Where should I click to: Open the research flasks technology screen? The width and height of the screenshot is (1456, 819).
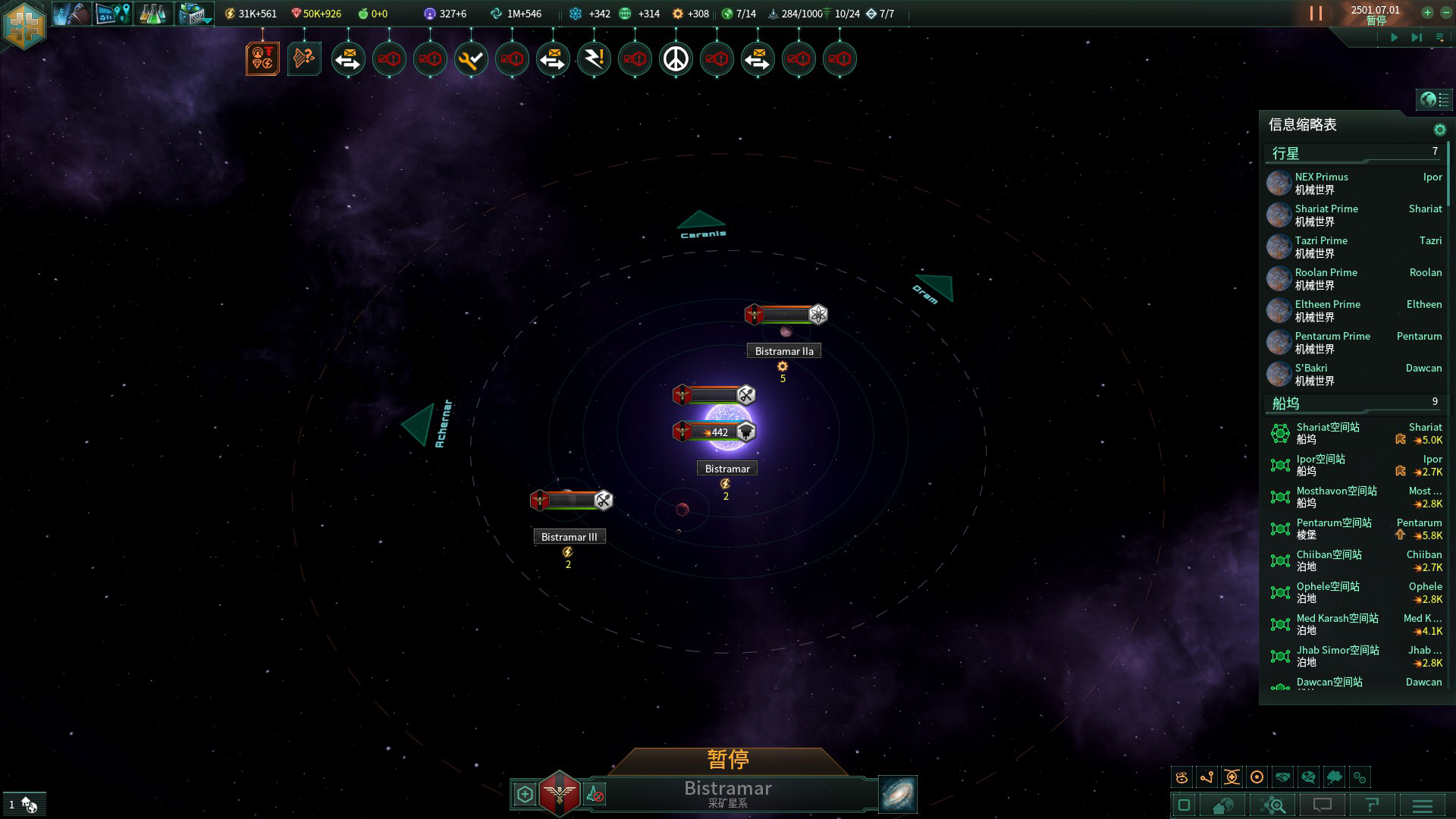point(152,14)
